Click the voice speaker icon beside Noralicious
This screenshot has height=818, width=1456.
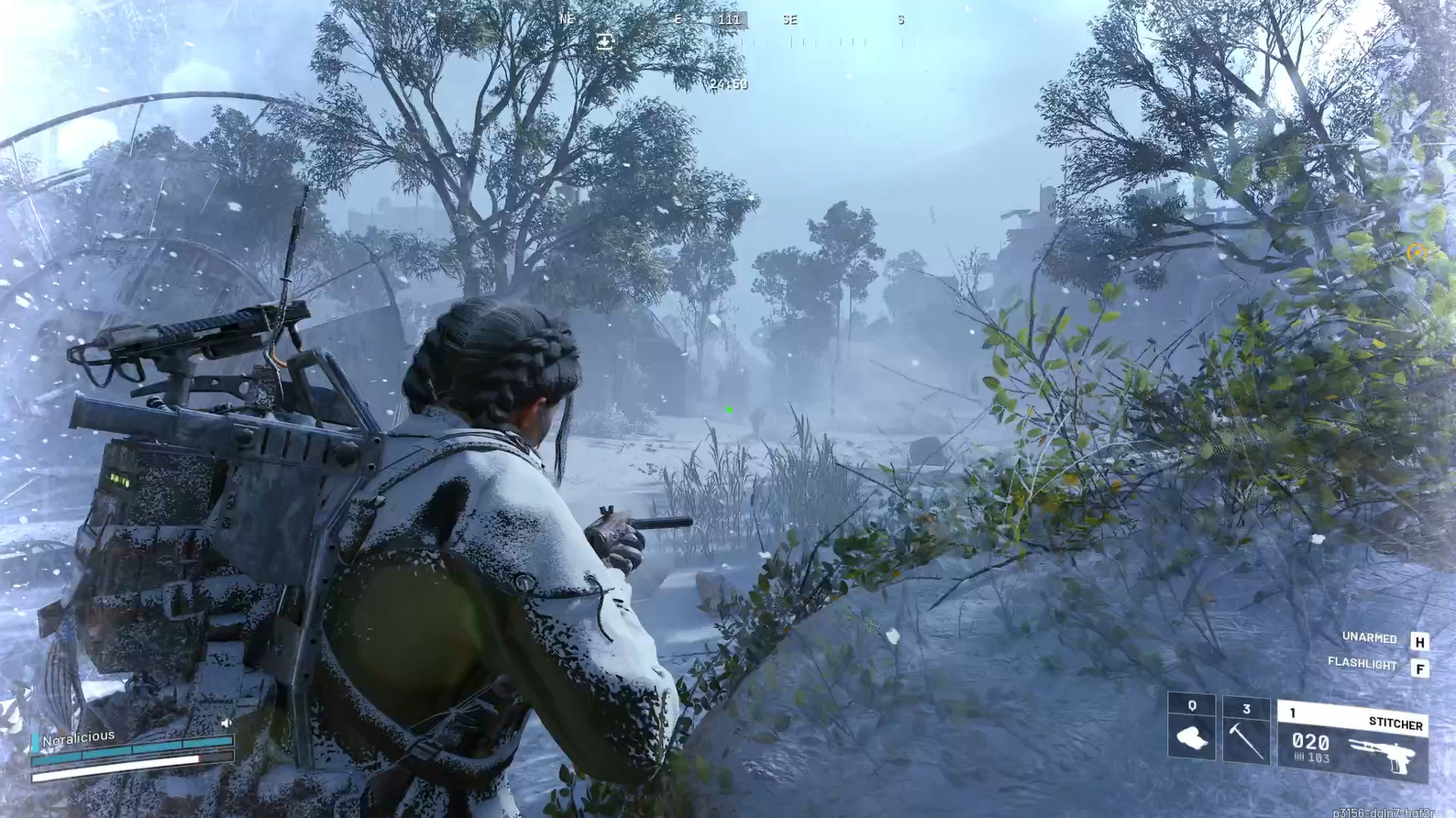[227, 724]
